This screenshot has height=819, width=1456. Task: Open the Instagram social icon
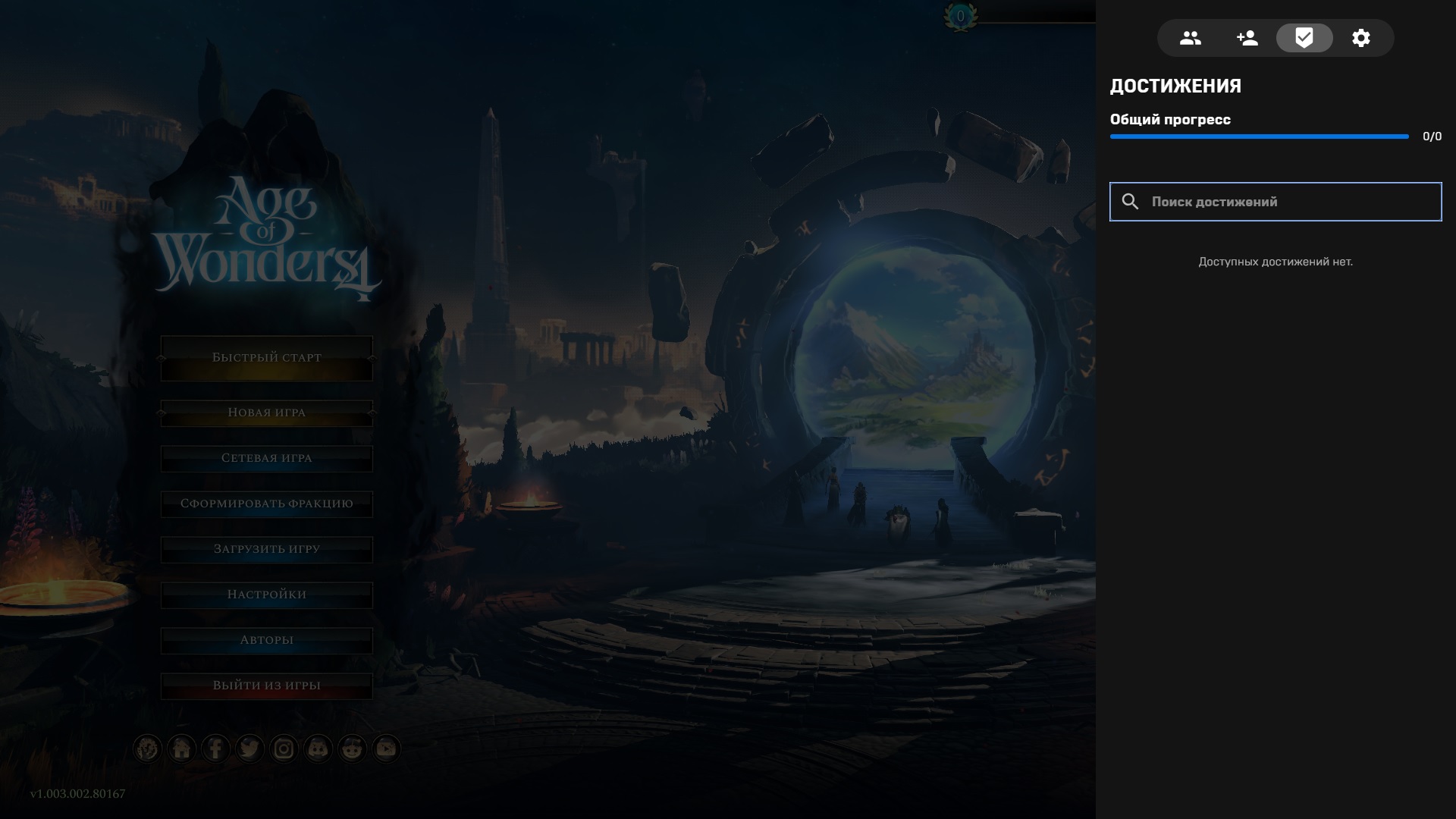[x=284, y=748]
